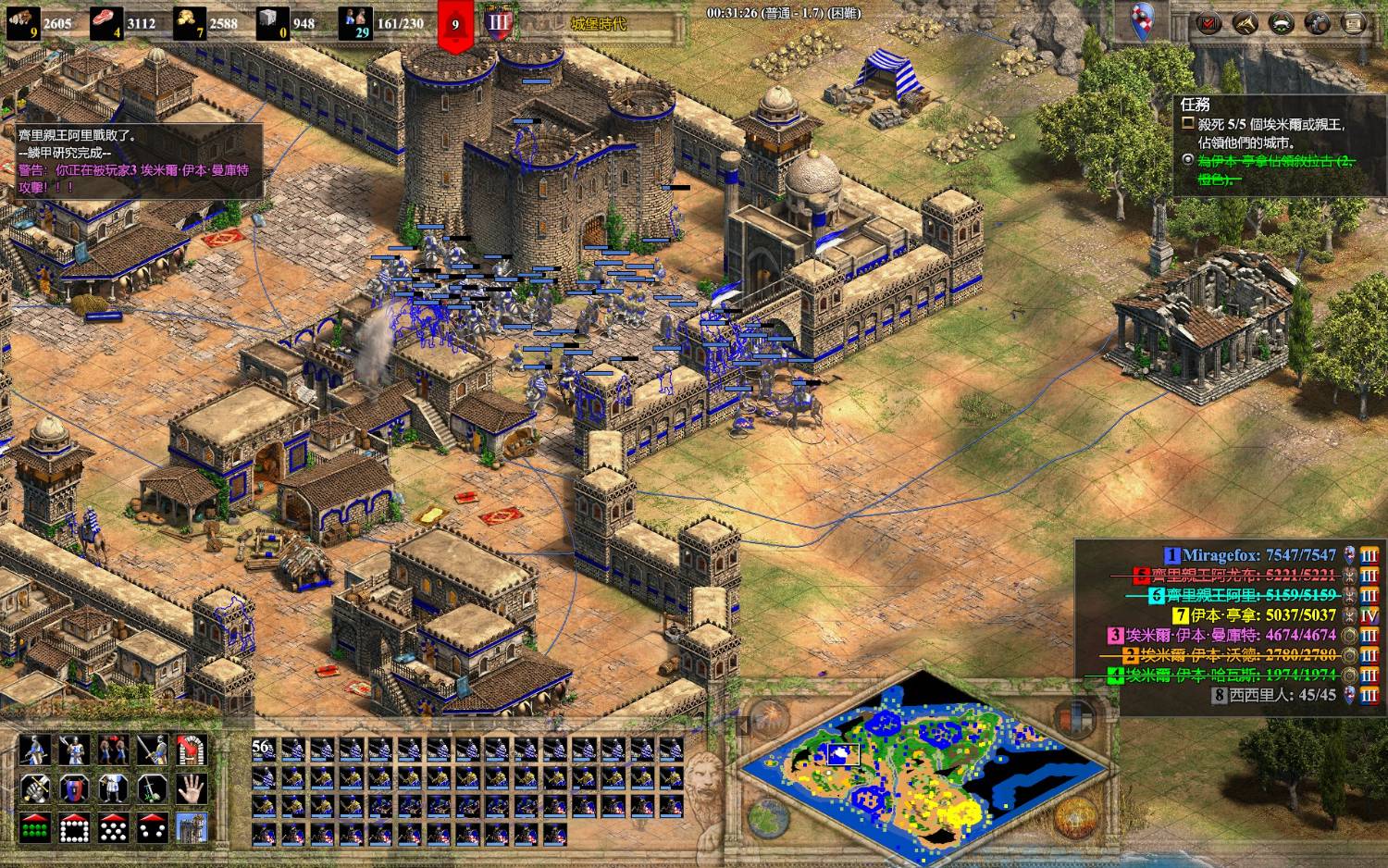Set the defensive stance shield icon
The image size is (1388, 868).
[x=74, y=788]
